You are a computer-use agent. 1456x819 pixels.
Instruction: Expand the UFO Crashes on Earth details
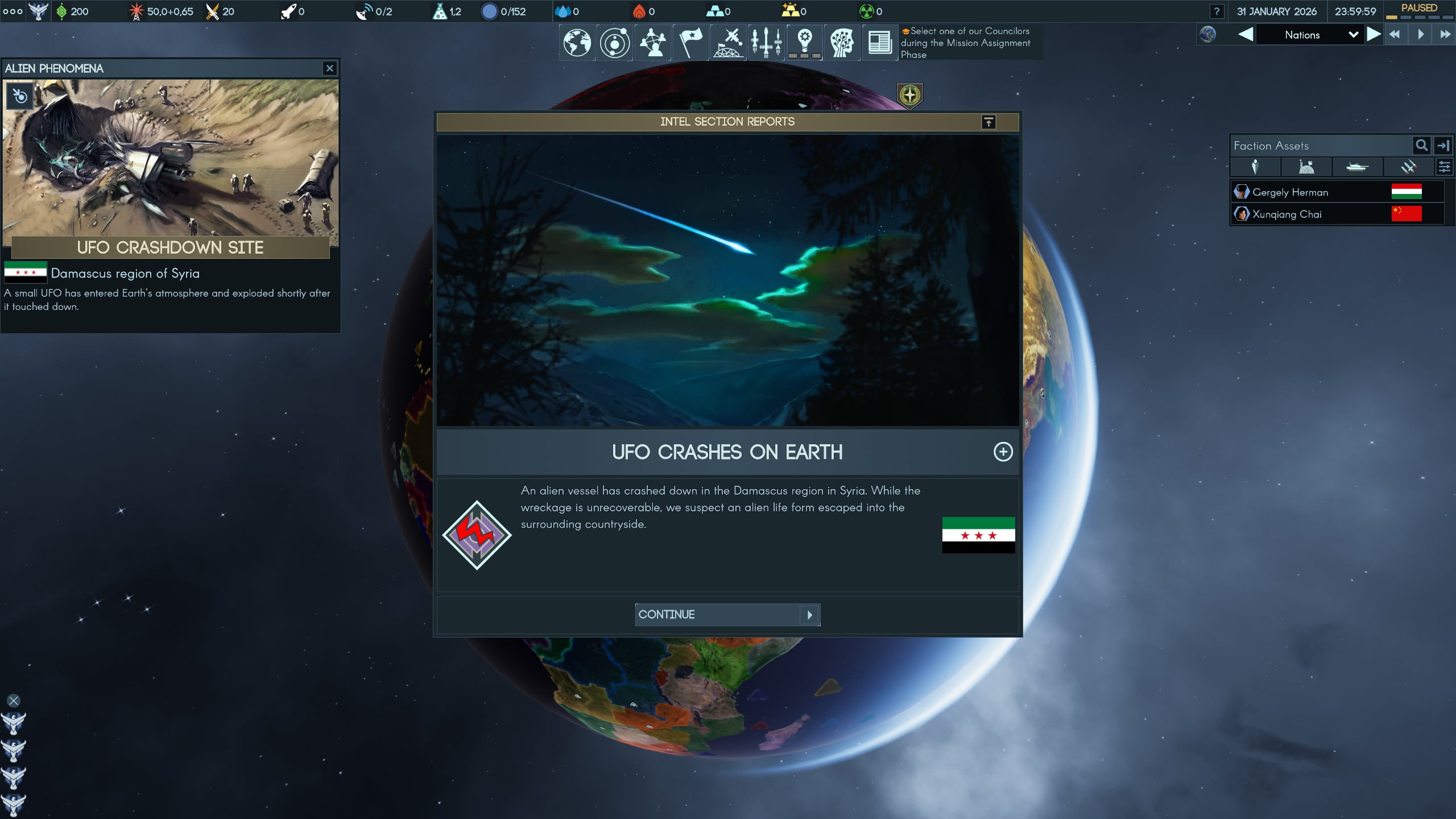pos(1002,452)
